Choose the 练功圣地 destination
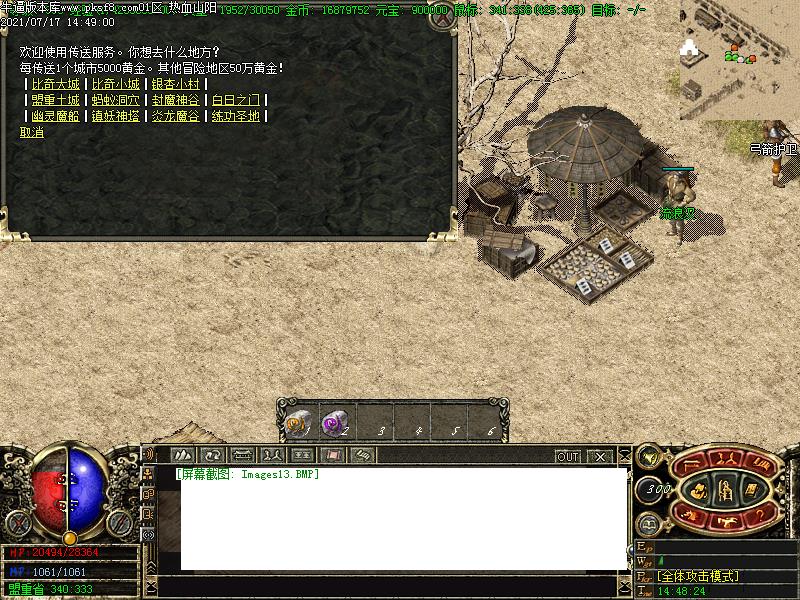Viewport: 800px width, 600px height. pos(236,116)
